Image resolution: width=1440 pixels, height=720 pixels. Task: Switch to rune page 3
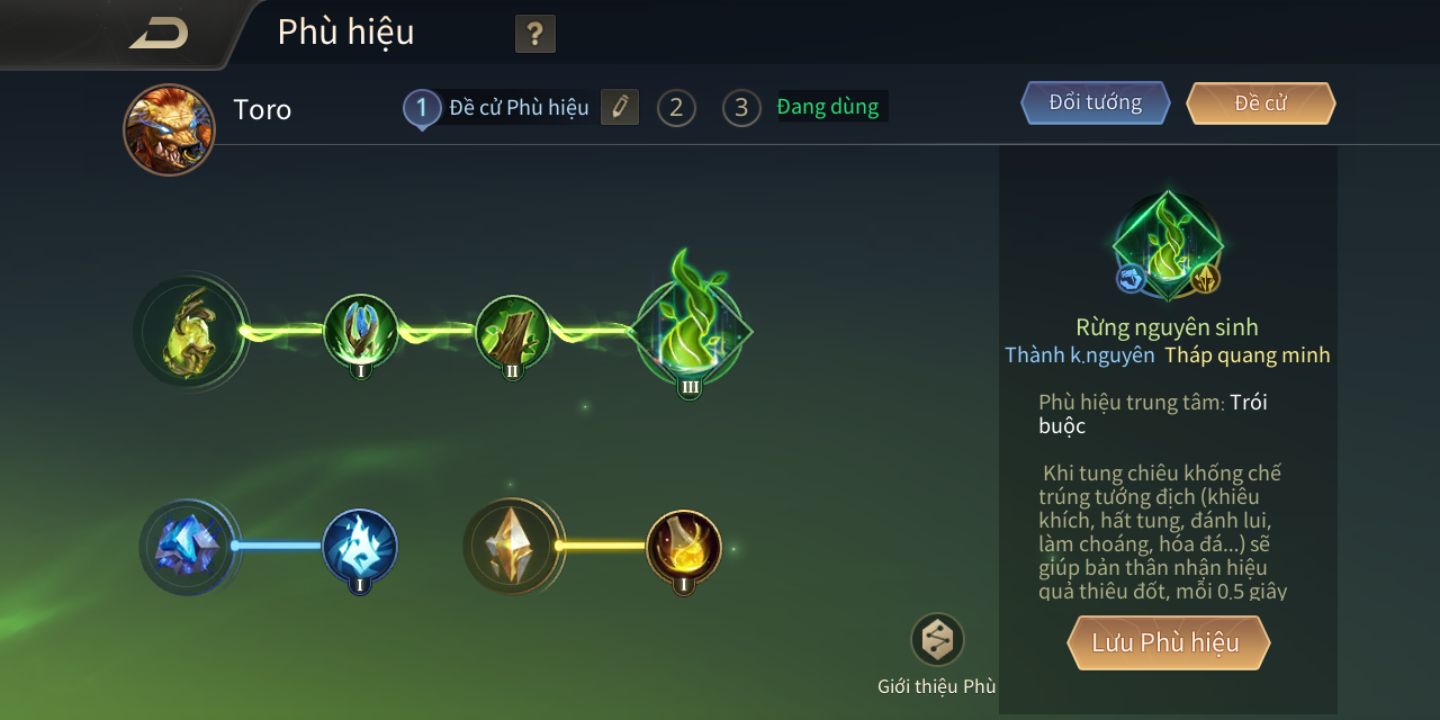pos(741,108)
